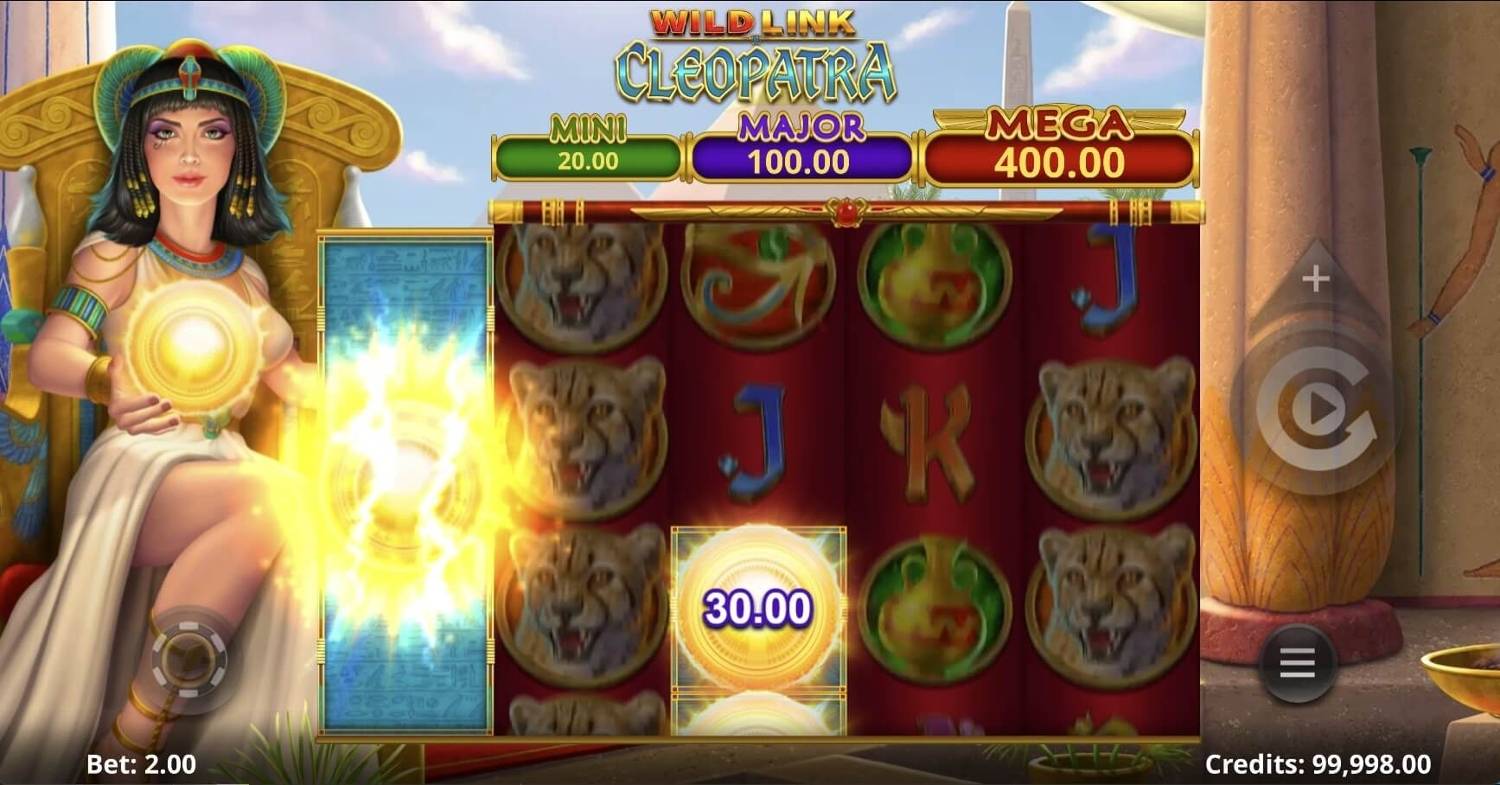The width and height of the screenshot is (1500, 785).
Task: Click the 30.00 fire coin symbol
Action: click(x=760, y=605)
